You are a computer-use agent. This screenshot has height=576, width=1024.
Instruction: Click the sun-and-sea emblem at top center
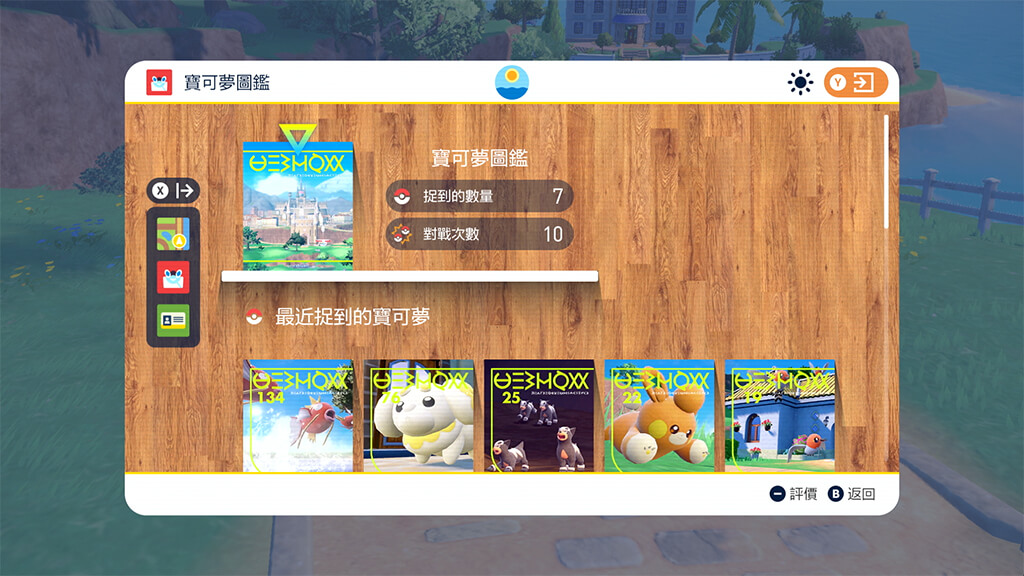click(x=512, y=82)
